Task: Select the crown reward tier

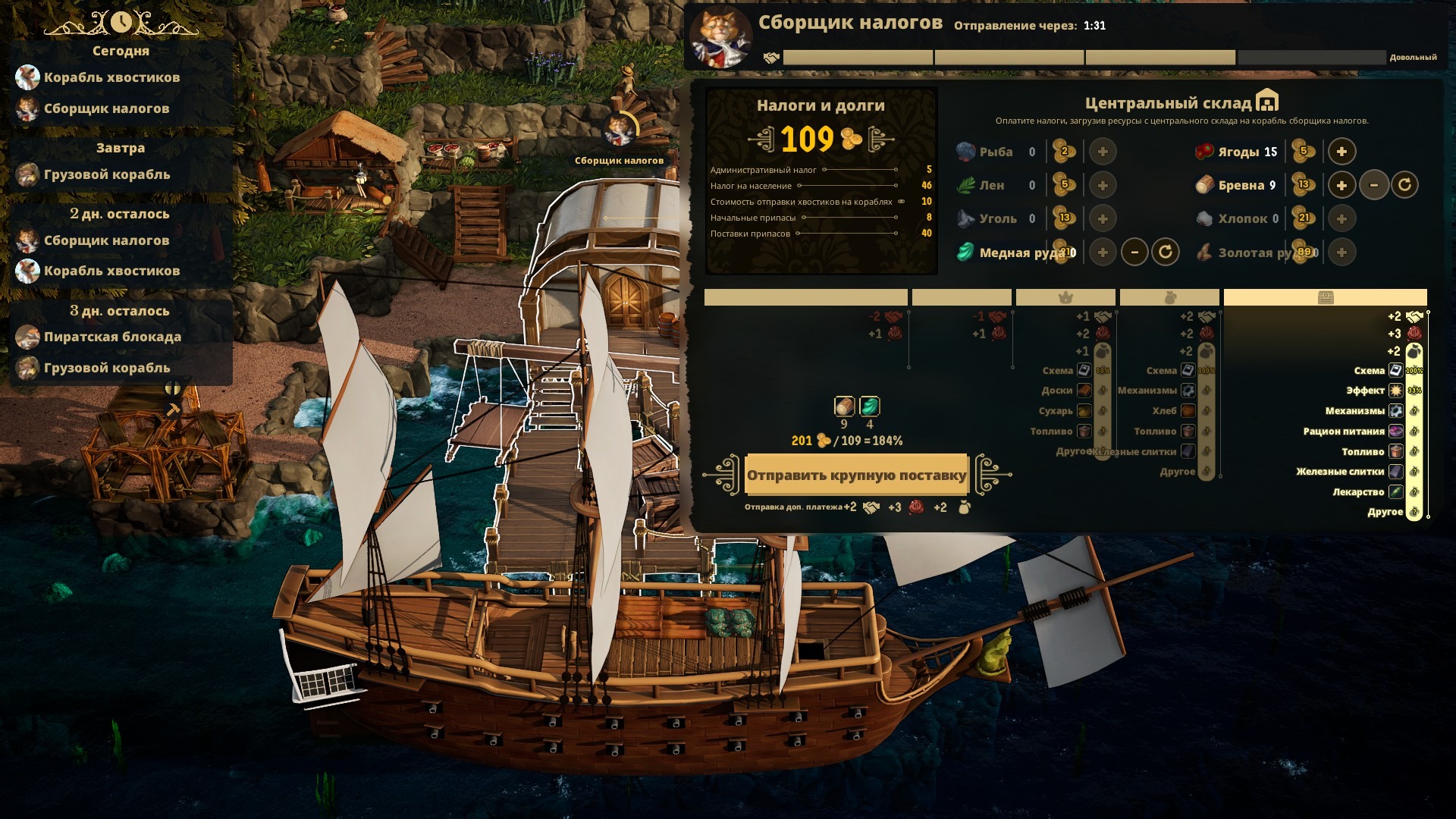Action: pyautogui.click(x=1065, y=297)
